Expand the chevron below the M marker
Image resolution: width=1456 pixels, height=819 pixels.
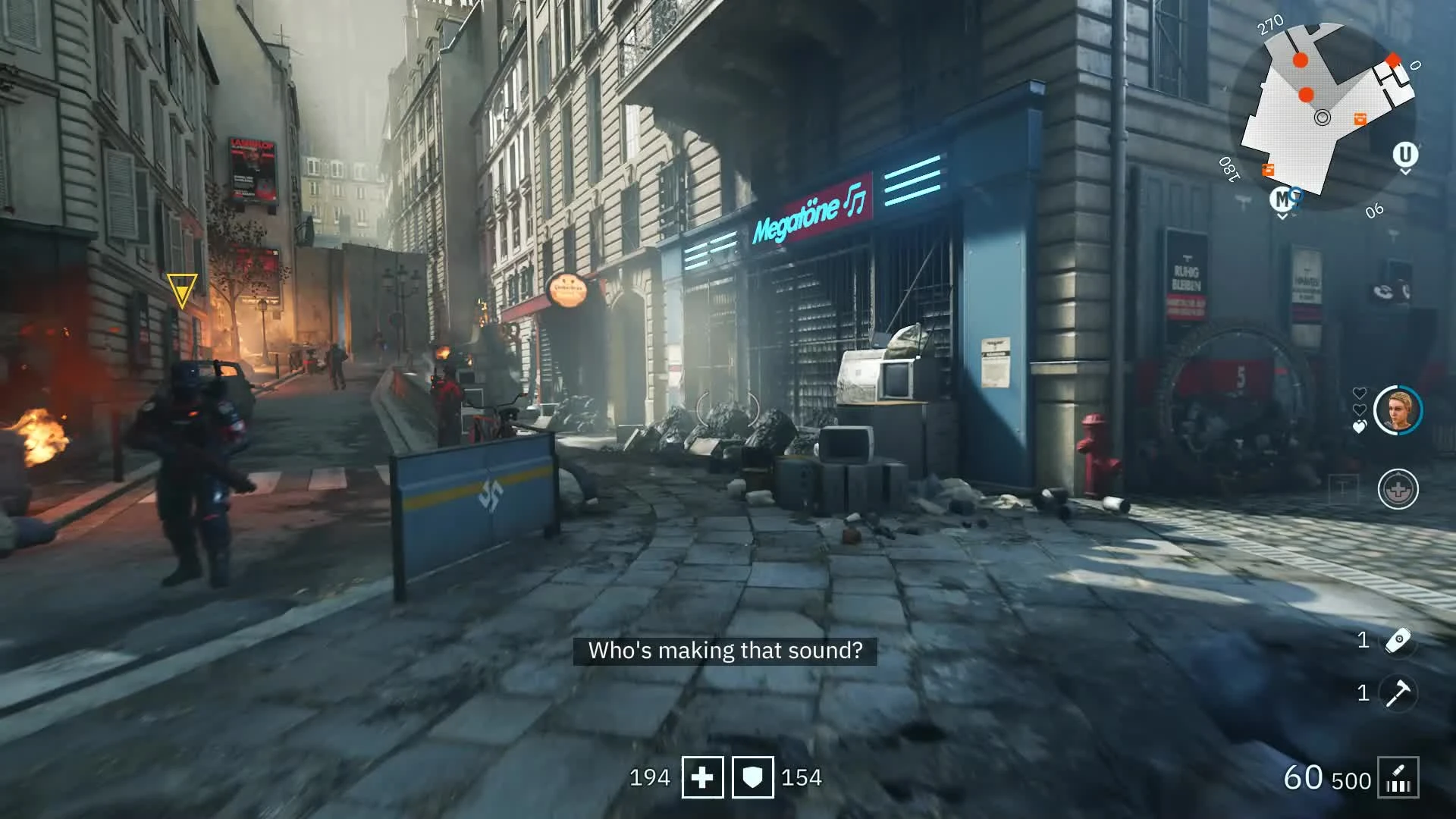click(x=1281, y=215)
